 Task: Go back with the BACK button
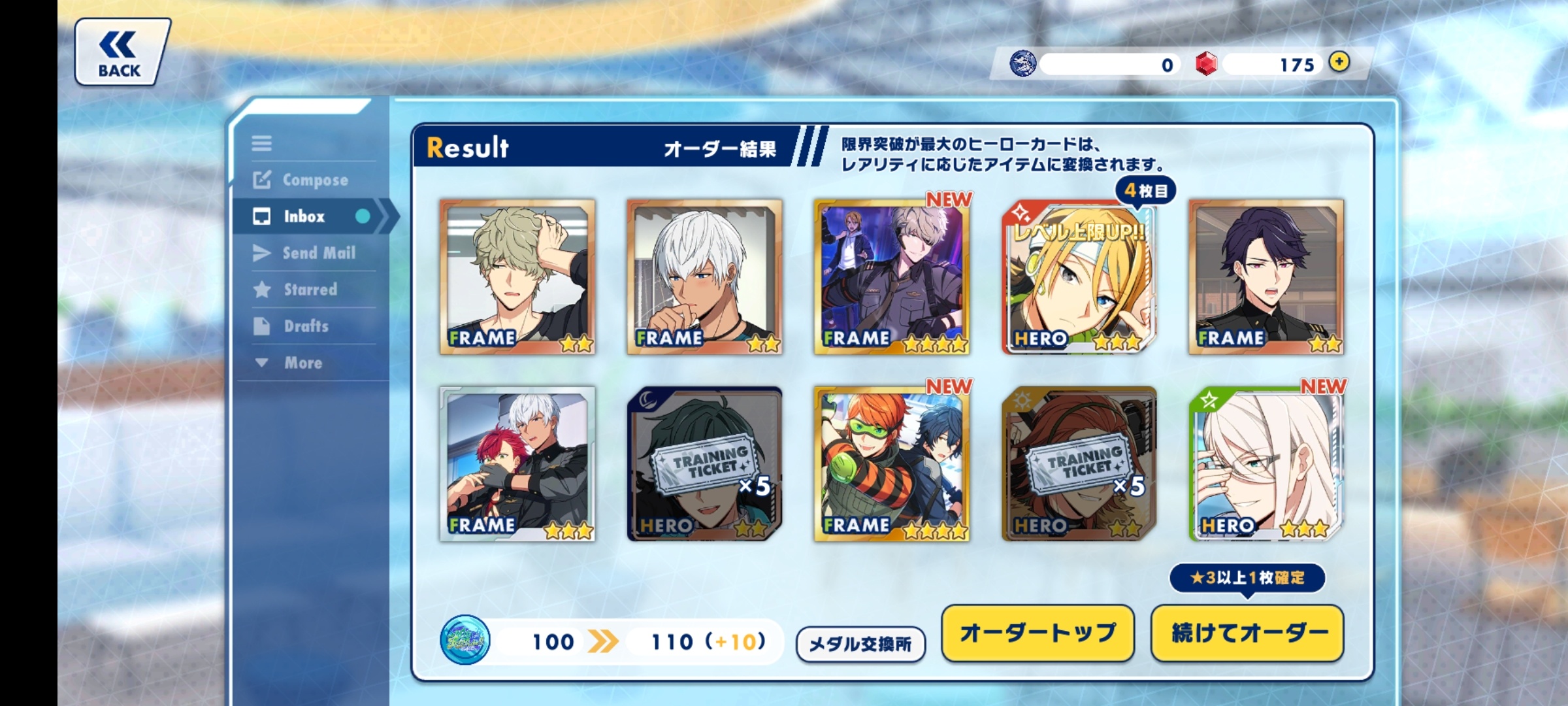click(x=122, y=52)
